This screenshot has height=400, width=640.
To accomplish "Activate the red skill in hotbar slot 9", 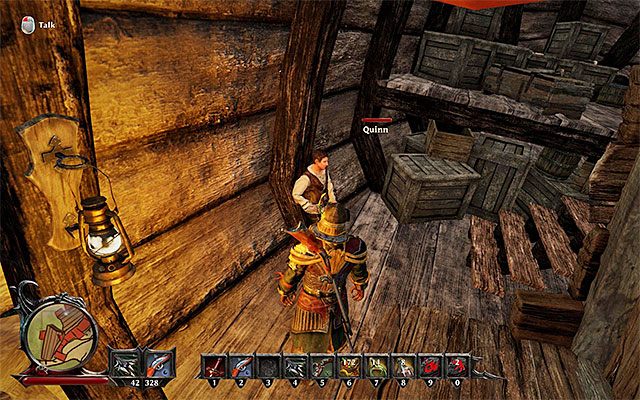I will click(427, 366).
